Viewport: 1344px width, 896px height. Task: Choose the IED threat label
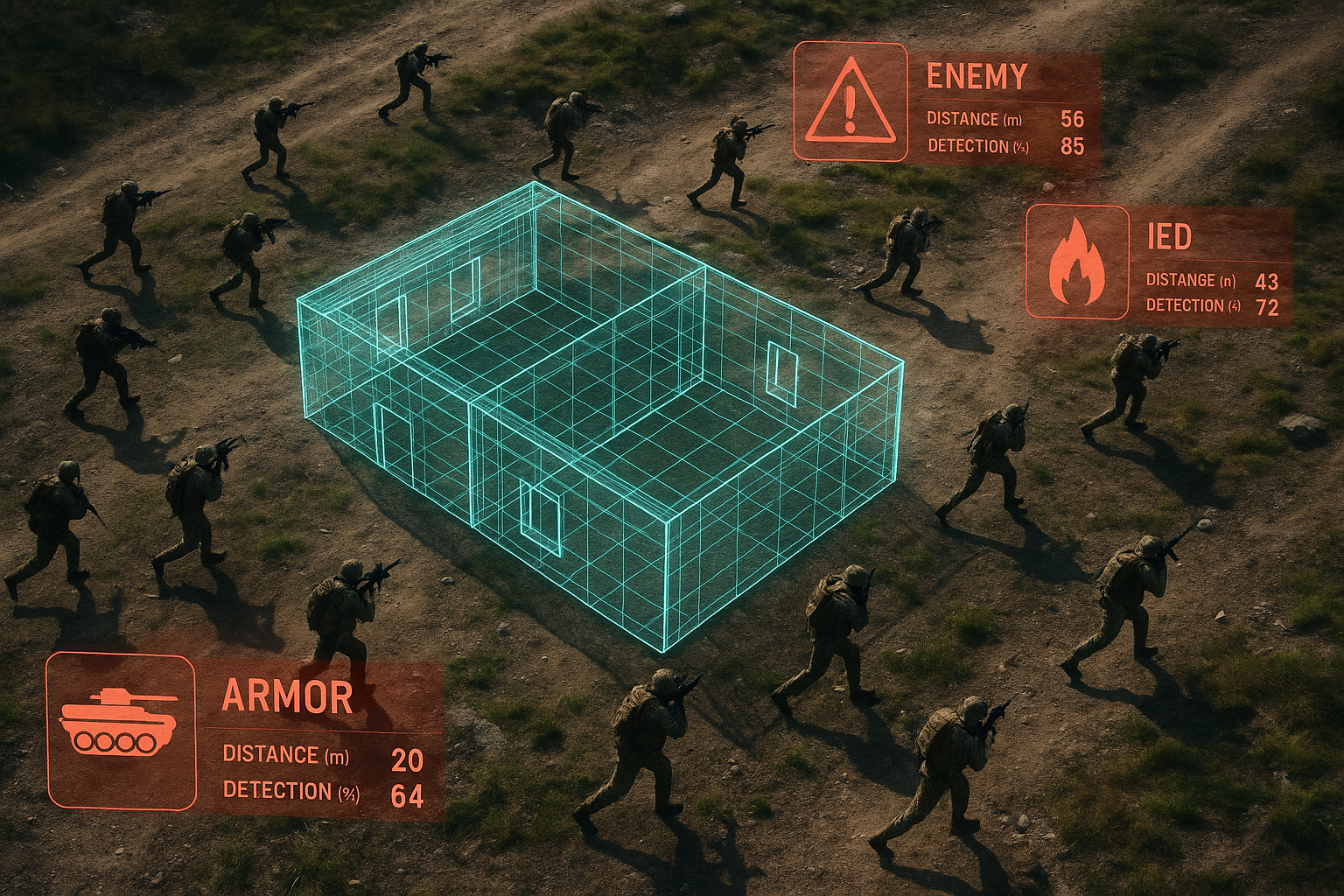(x=1169, y=236)
